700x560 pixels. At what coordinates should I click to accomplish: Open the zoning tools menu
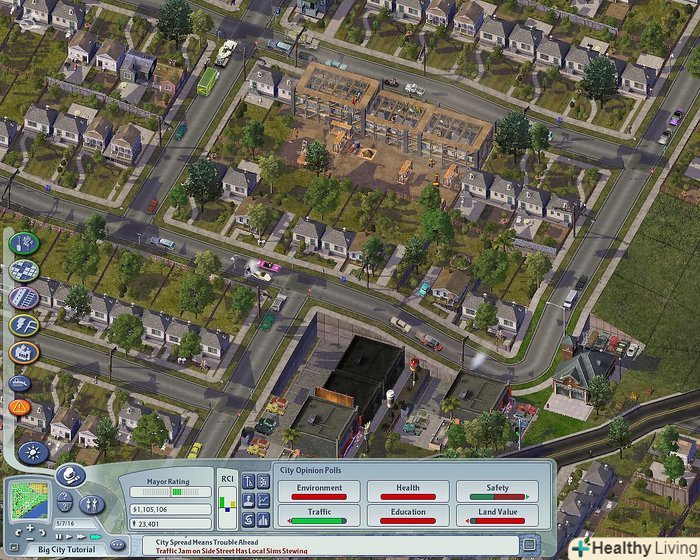24,270
